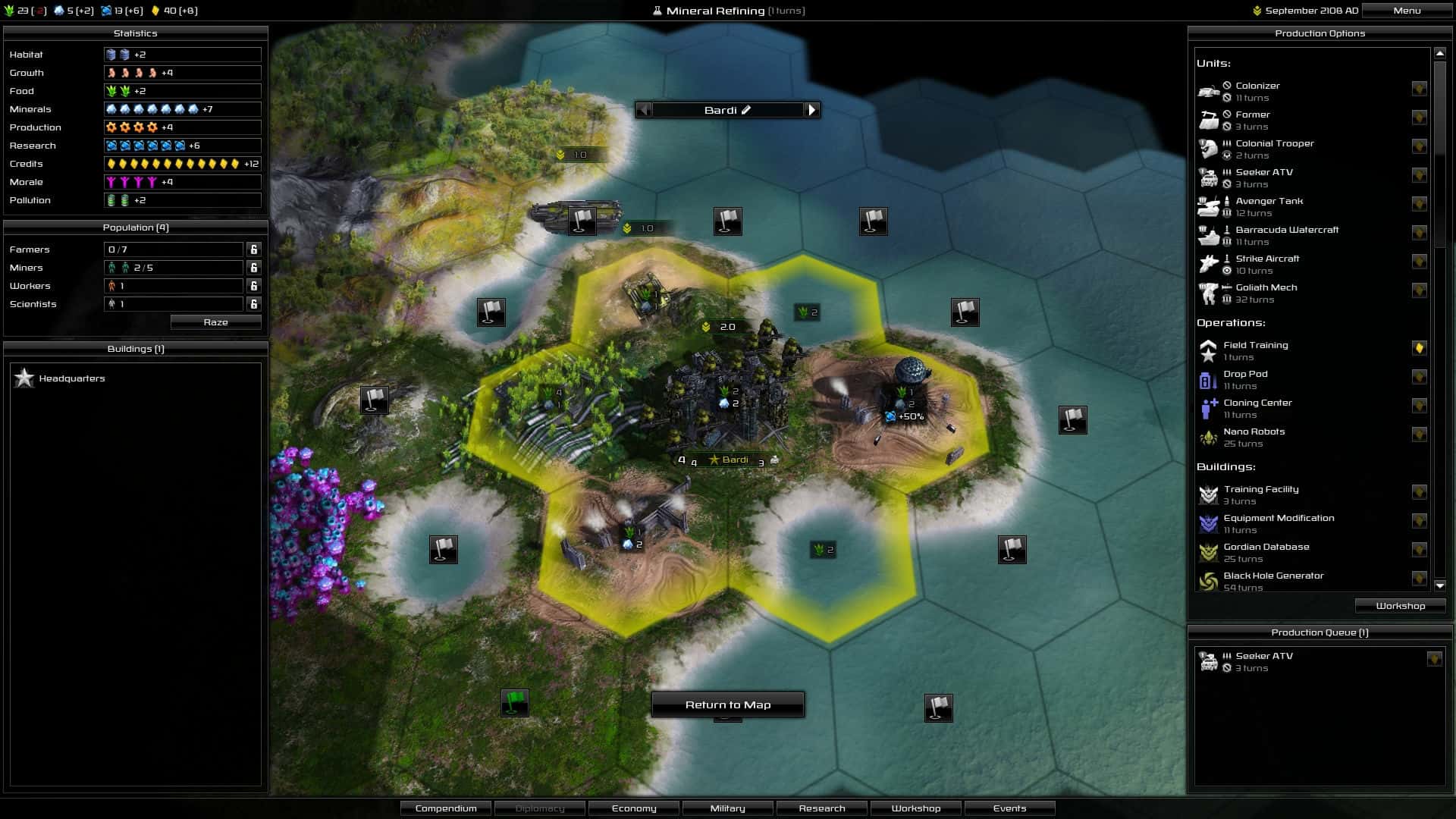Switch to the Research tab
Image resolution: width=1456 pixels, height=819 pixels.
[822, 808]
